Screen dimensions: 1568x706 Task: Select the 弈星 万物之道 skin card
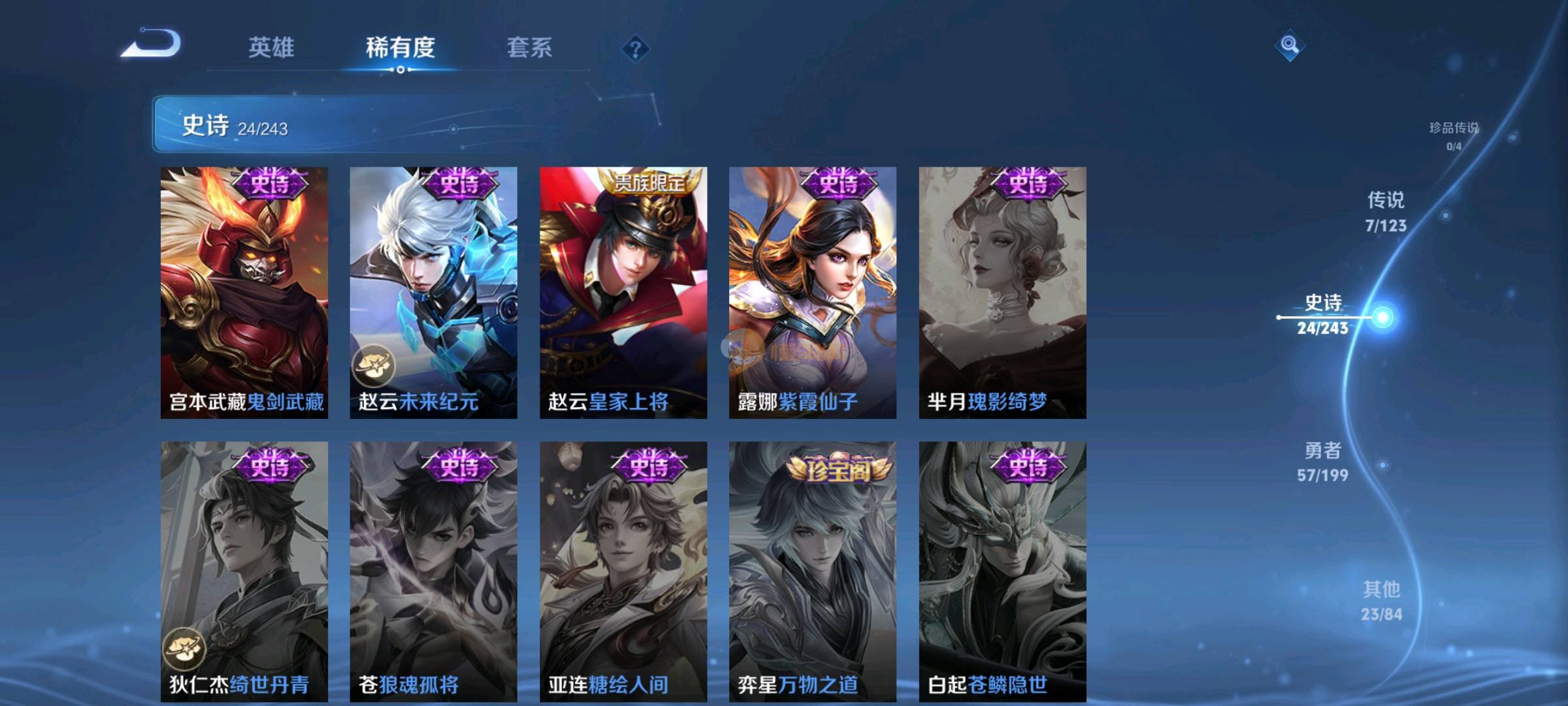[x=813, y=571]
